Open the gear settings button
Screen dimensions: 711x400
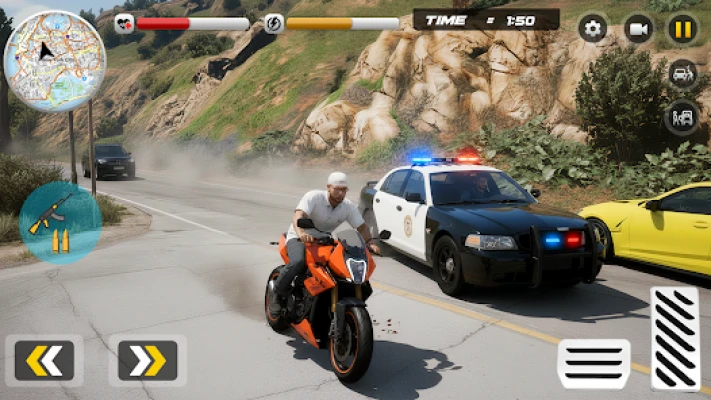pyautogui.click(x=593, y=28)
